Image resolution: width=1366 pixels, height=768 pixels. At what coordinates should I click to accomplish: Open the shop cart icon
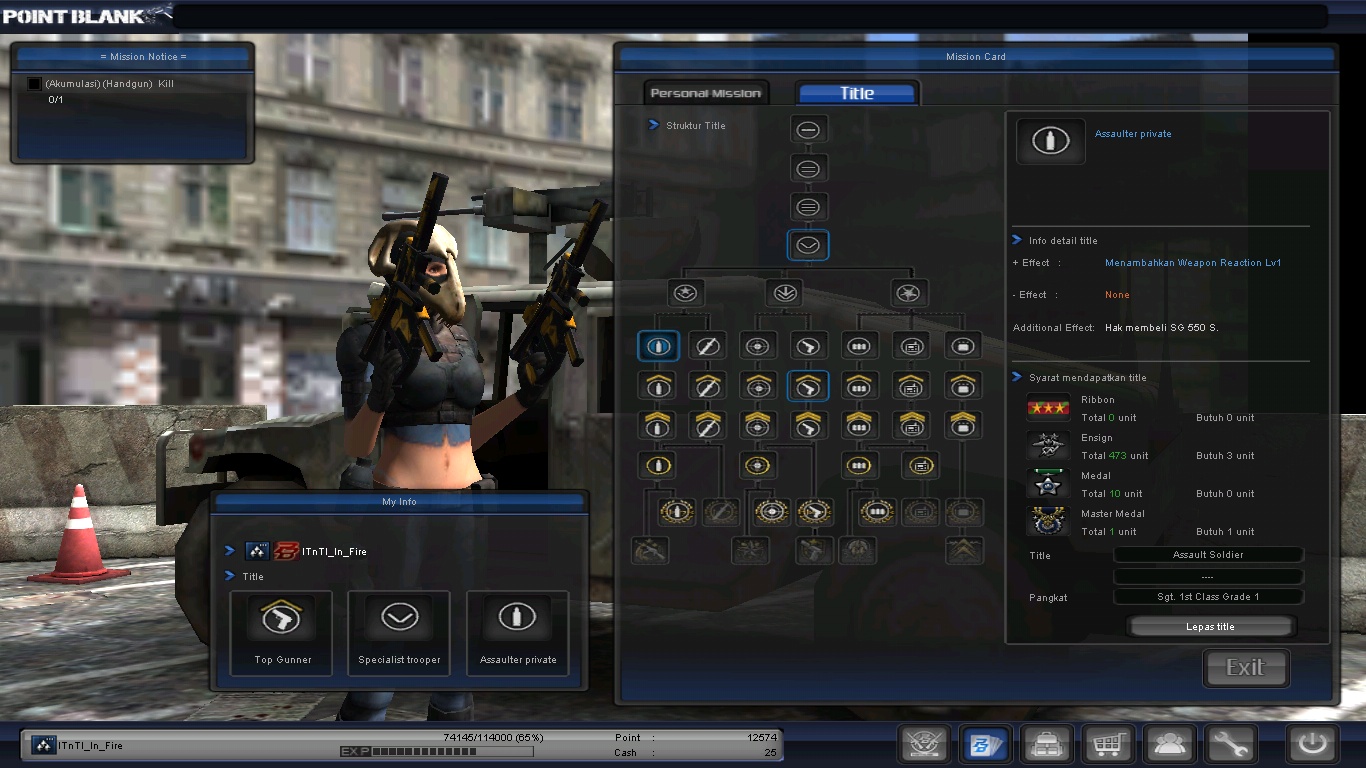click(1108, 744)
